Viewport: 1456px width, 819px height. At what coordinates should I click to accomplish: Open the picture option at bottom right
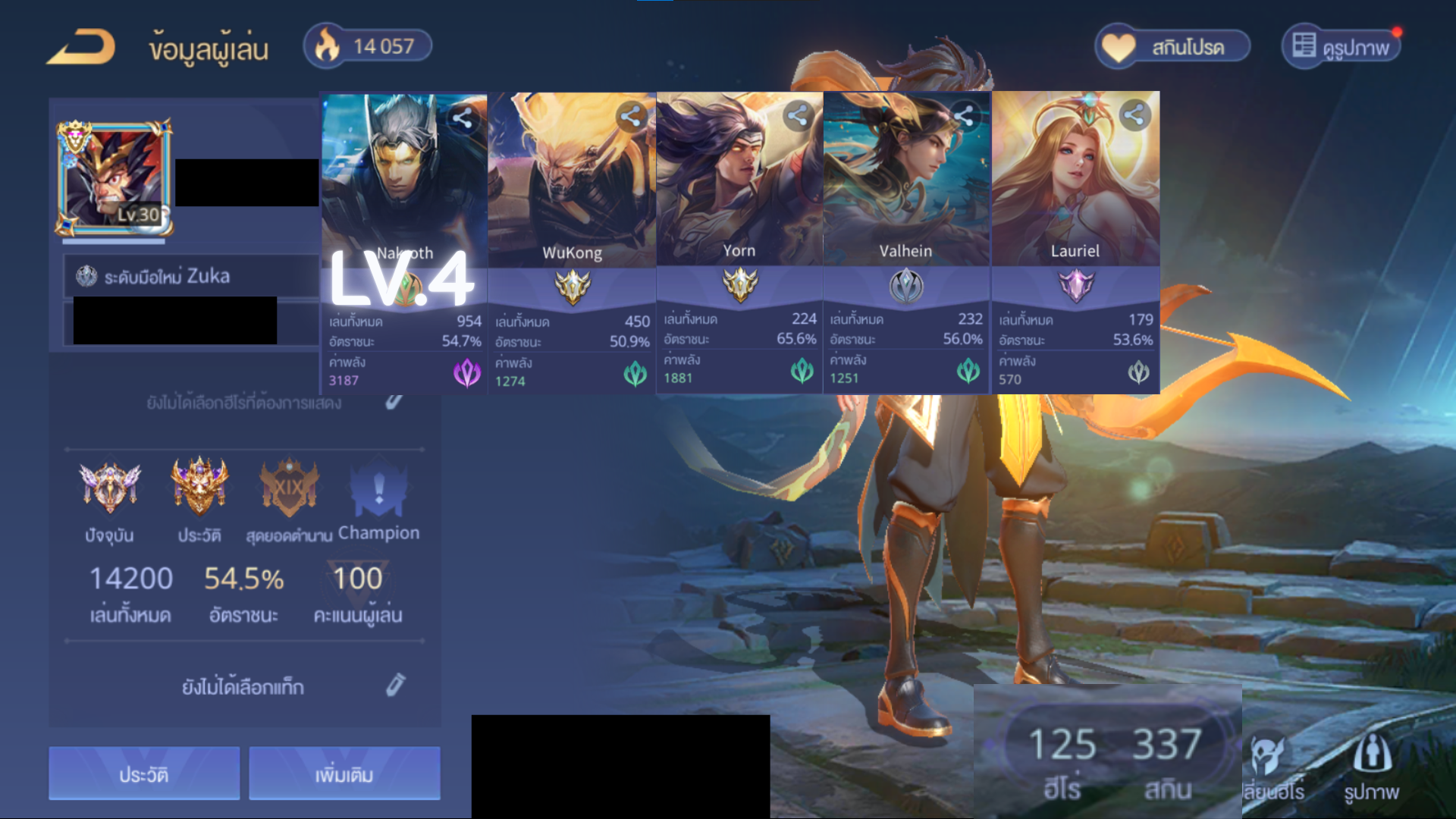click(1372, 767)
